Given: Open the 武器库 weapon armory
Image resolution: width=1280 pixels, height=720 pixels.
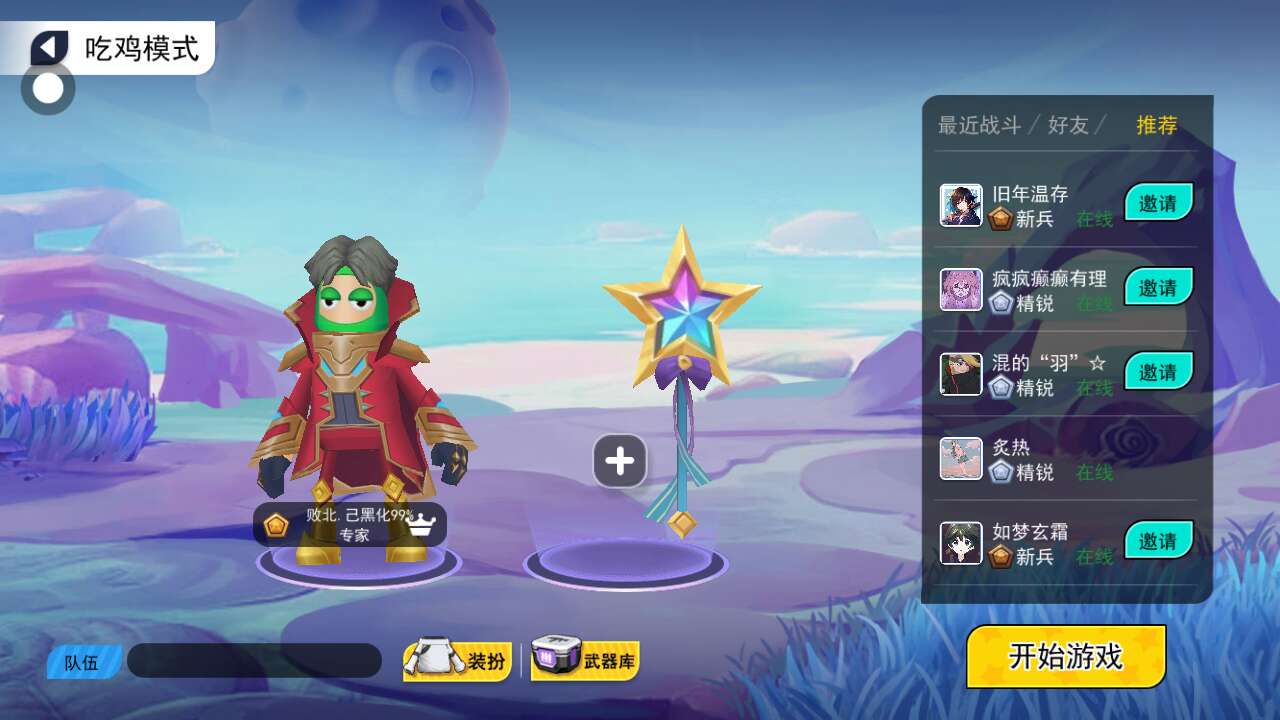Looking at the screenshot, I should [x=585, y=659].
